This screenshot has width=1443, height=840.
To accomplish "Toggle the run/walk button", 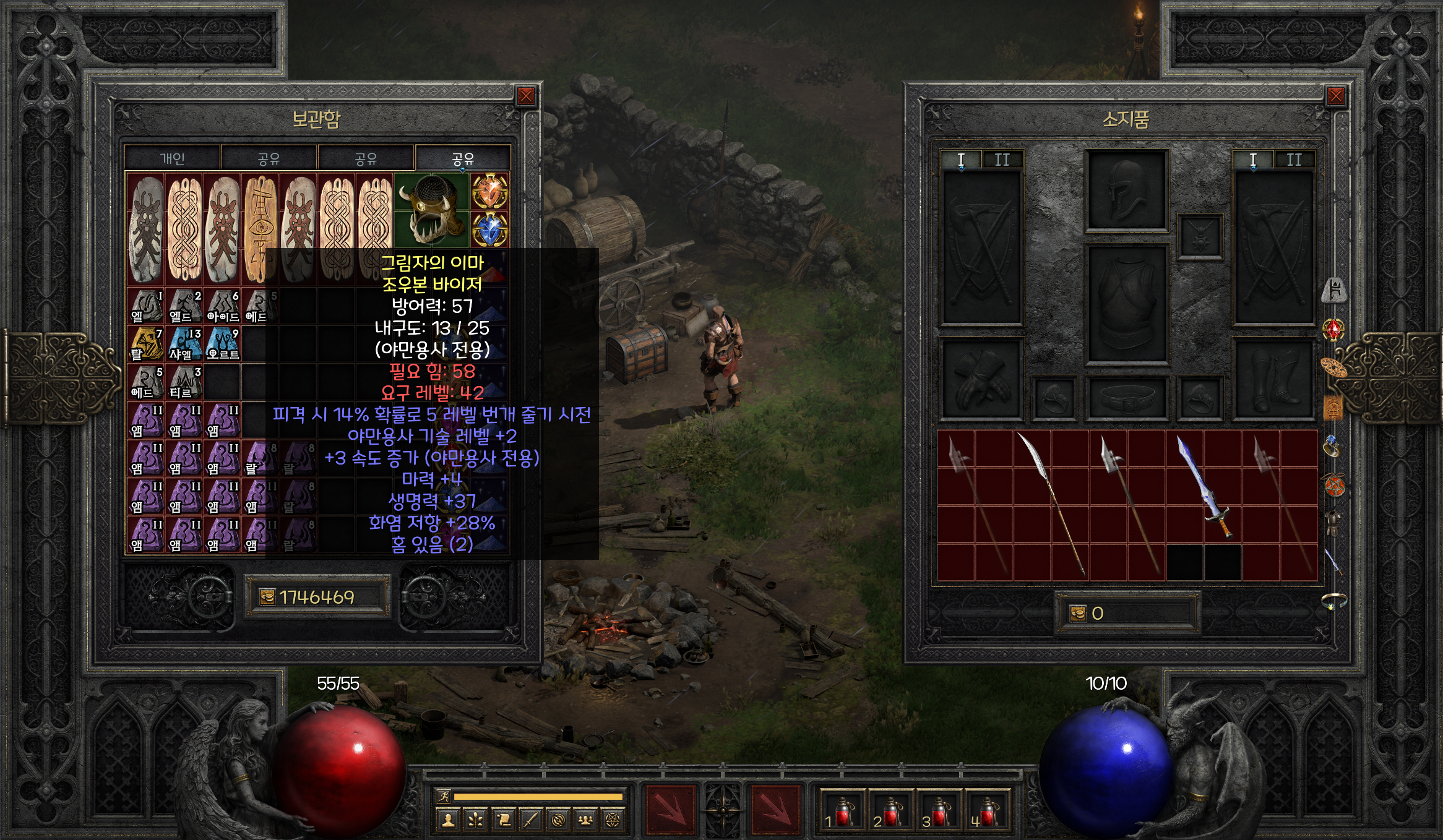I will [x=444, y=797].
